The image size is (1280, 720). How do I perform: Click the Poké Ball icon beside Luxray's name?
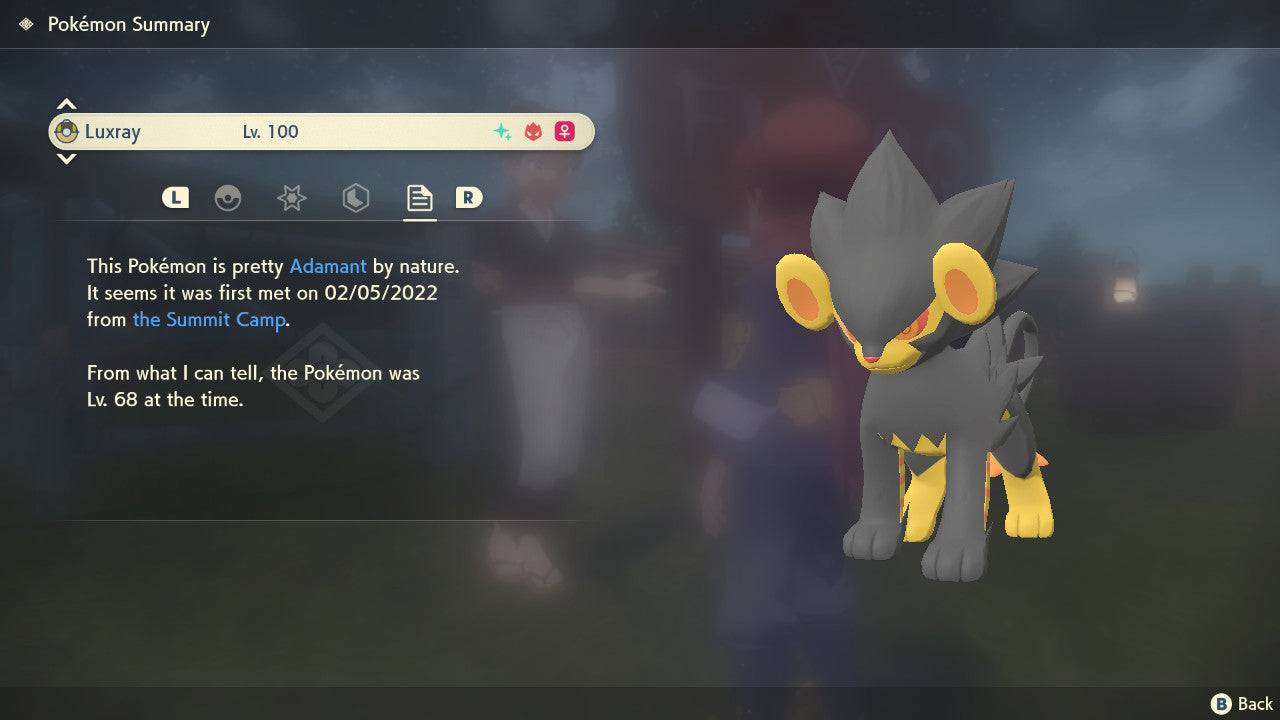click(68, 131)
